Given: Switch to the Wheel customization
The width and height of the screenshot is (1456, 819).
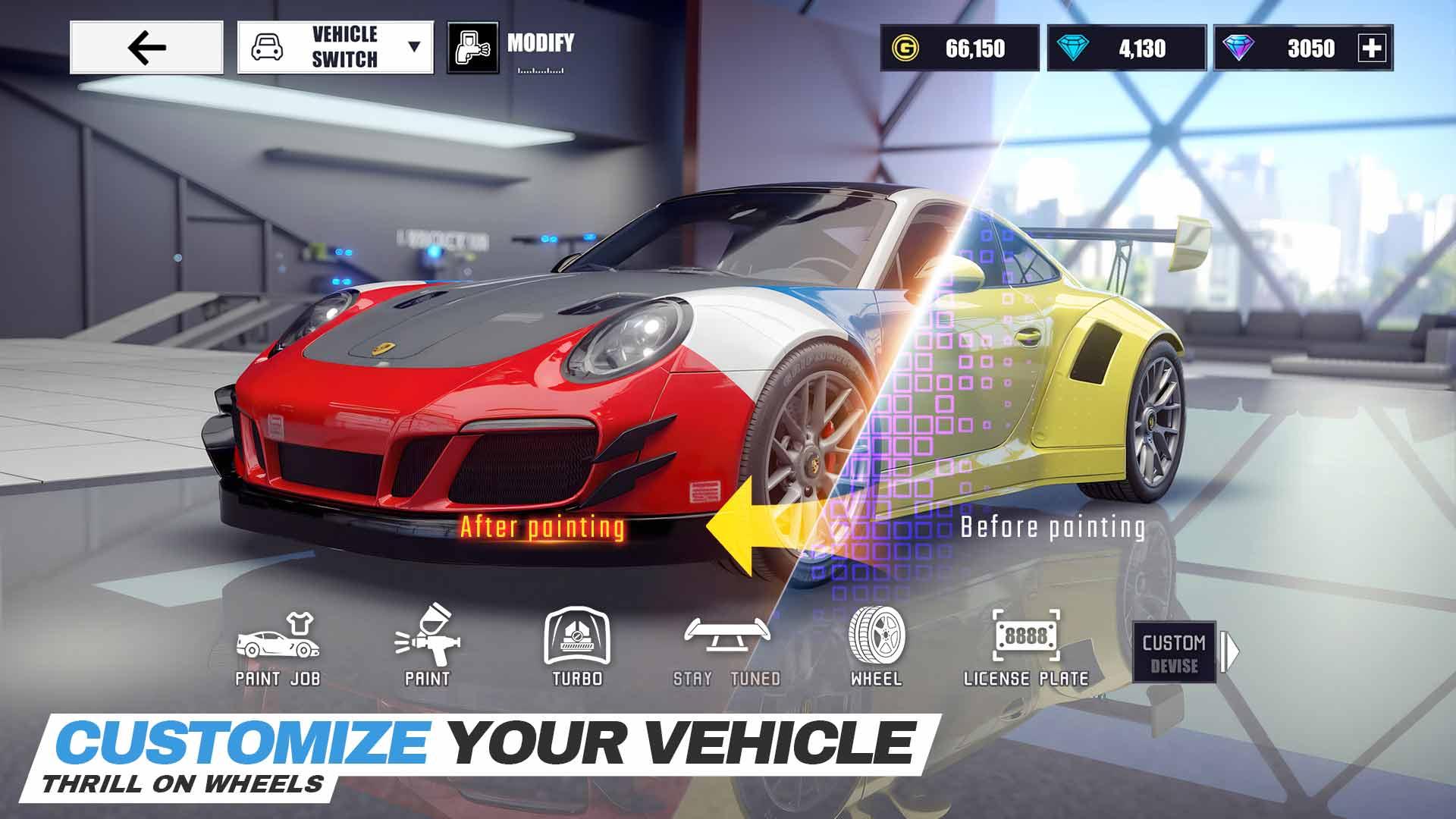Looking at the screenshot, I should [x=876, y=648].
